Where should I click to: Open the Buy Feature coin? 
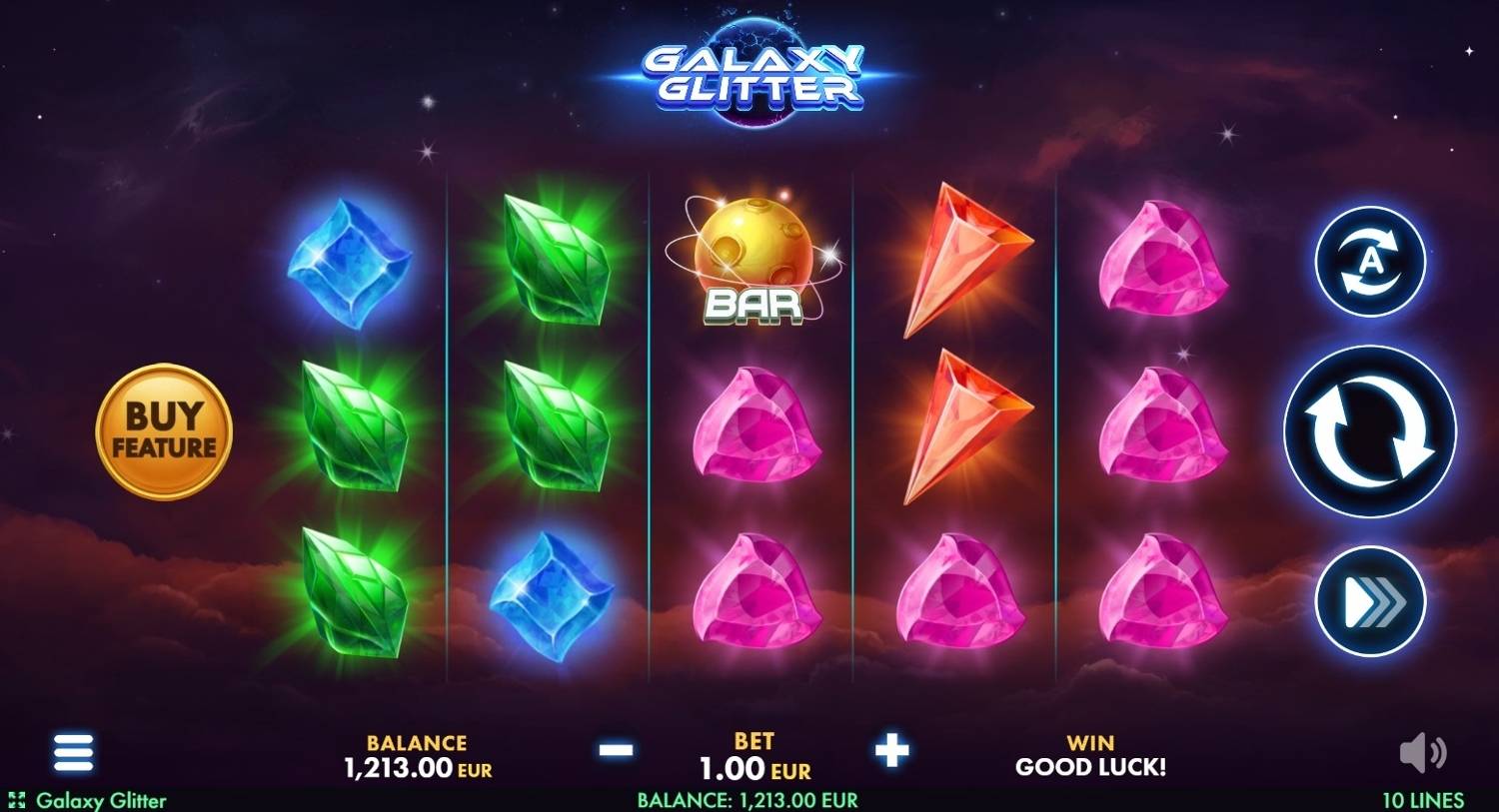click(x=166, y=429)
